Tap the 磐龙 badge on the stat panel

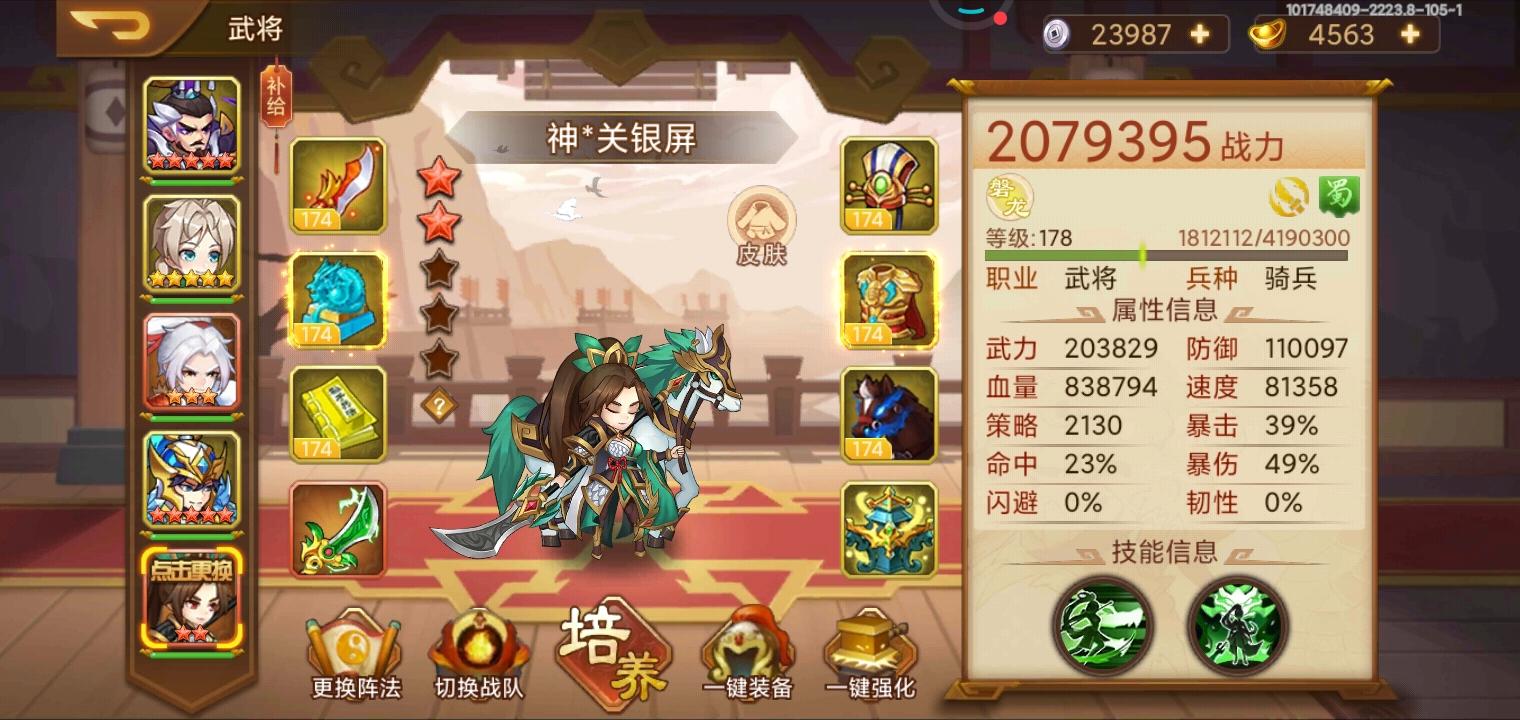coord(1008,197)
